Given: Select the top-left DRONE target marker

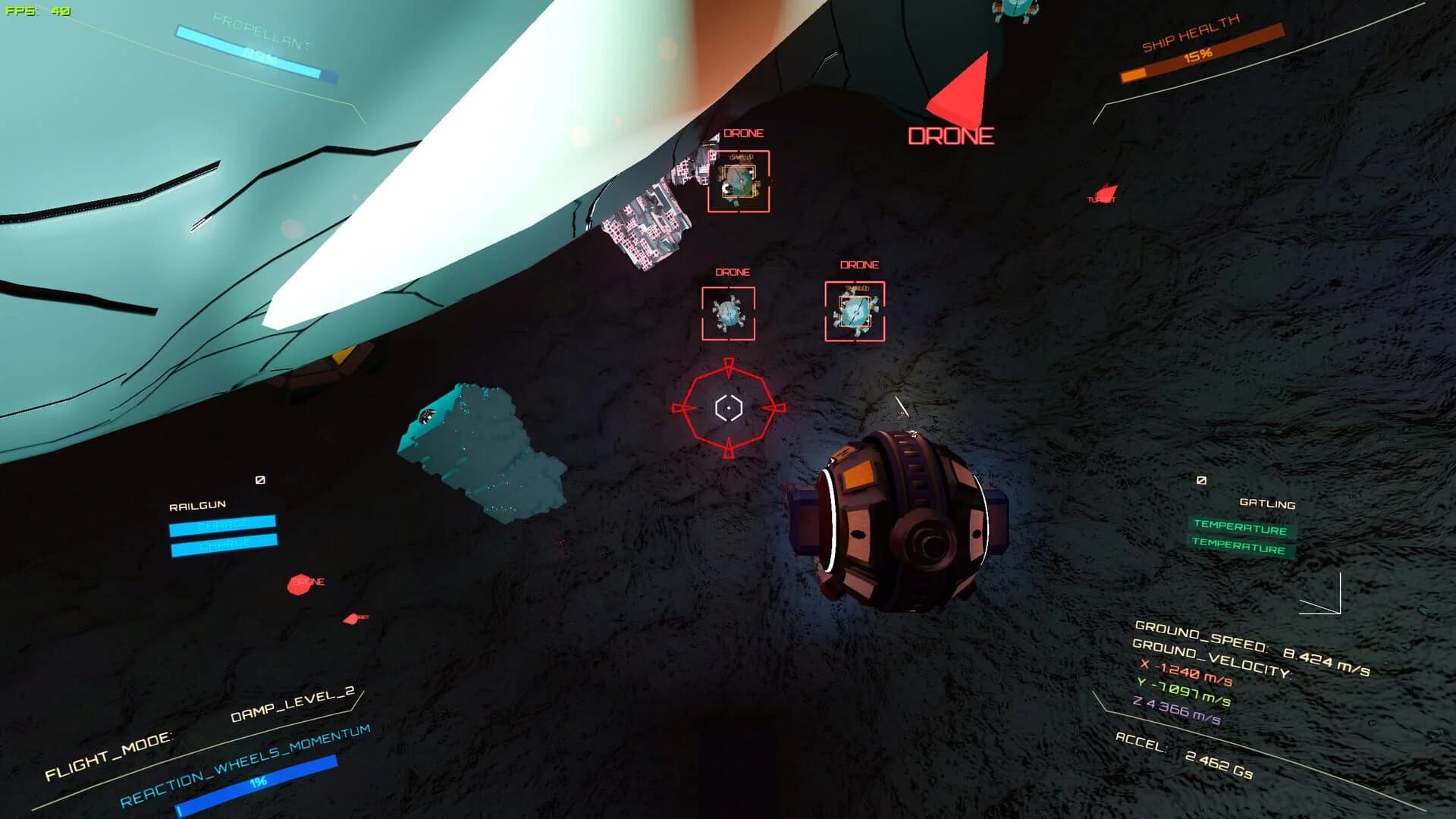Looking at the screenshot, I should pos(738,177).
